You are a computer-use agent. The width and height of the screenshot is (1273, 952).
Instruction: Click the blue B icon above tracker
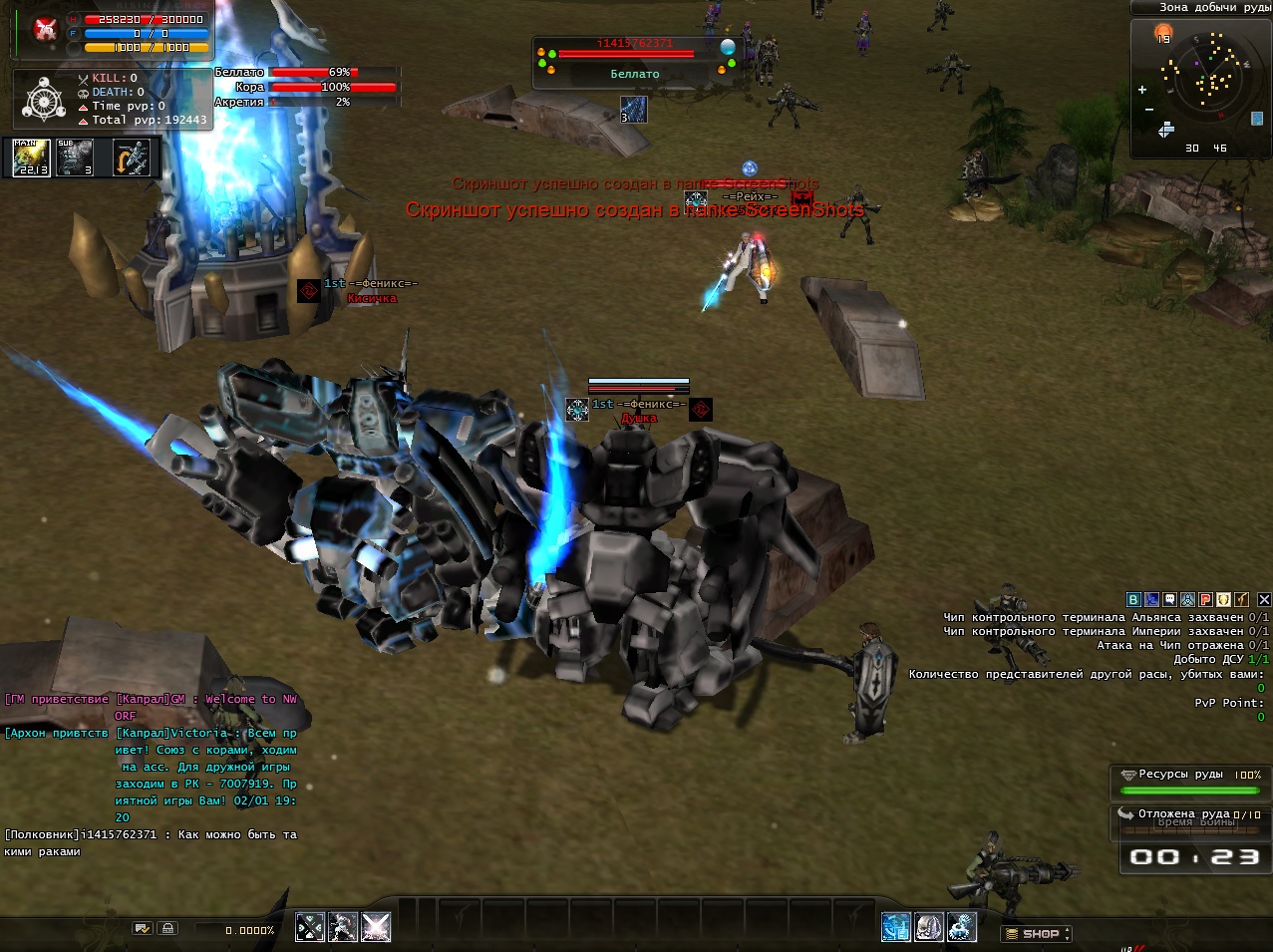pyautogui.click(x=1133, y=599)
